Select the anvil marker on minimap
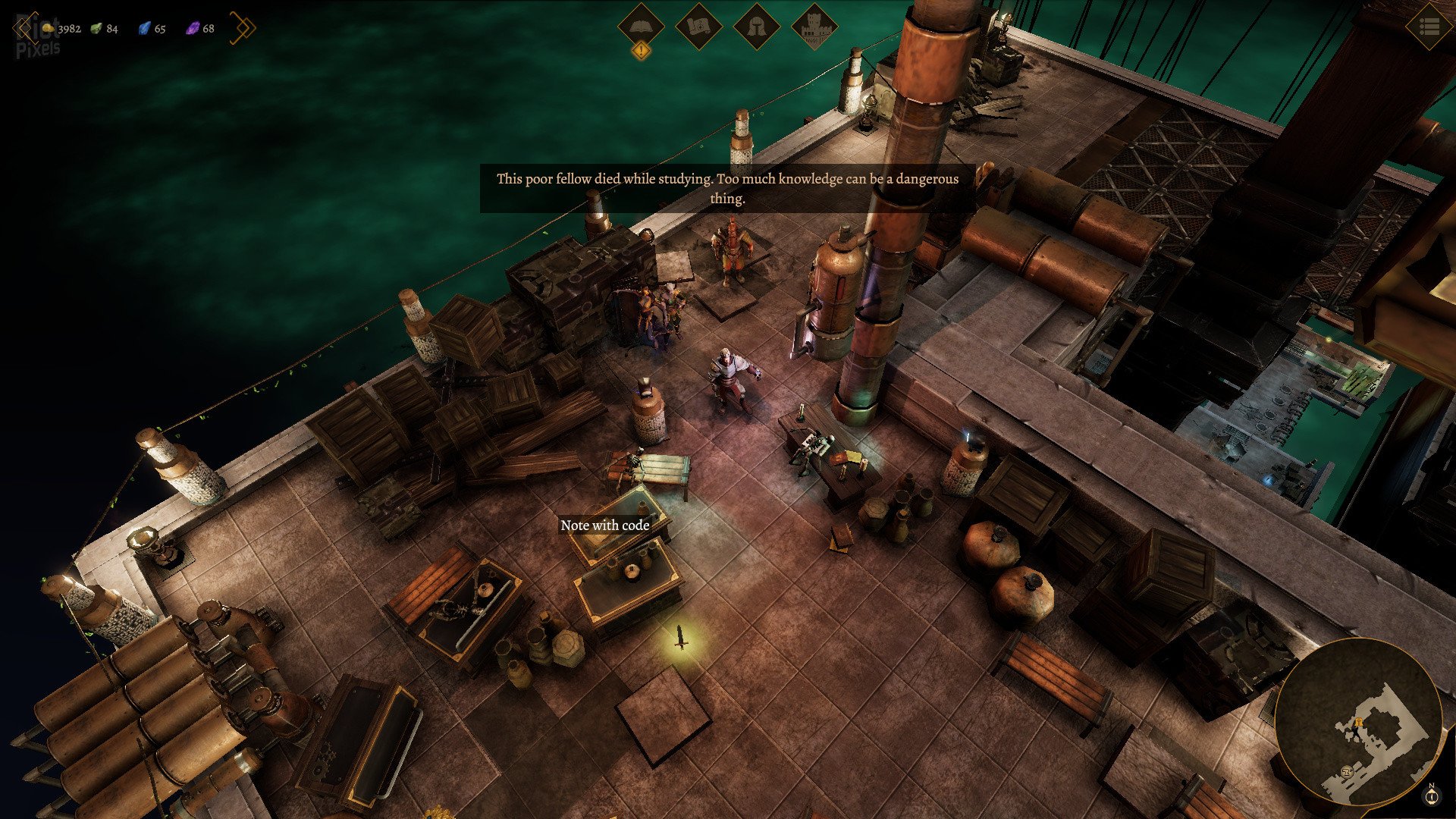The height and width of the screenshot is (819, 1456). tap(1347, 771)
